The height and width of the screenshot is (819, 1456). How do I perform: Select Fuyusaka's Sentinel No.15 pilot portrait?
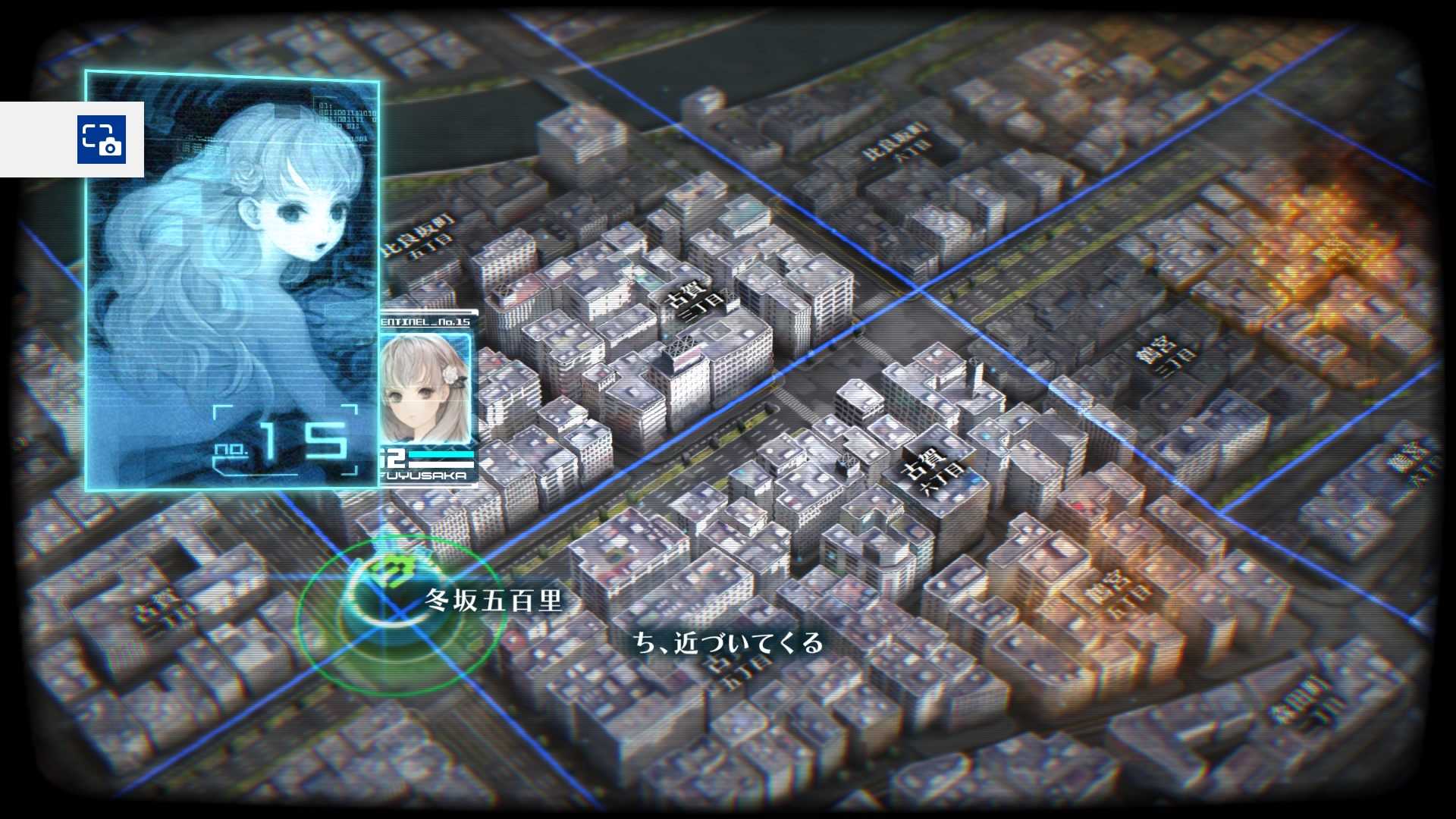(425, 389)
